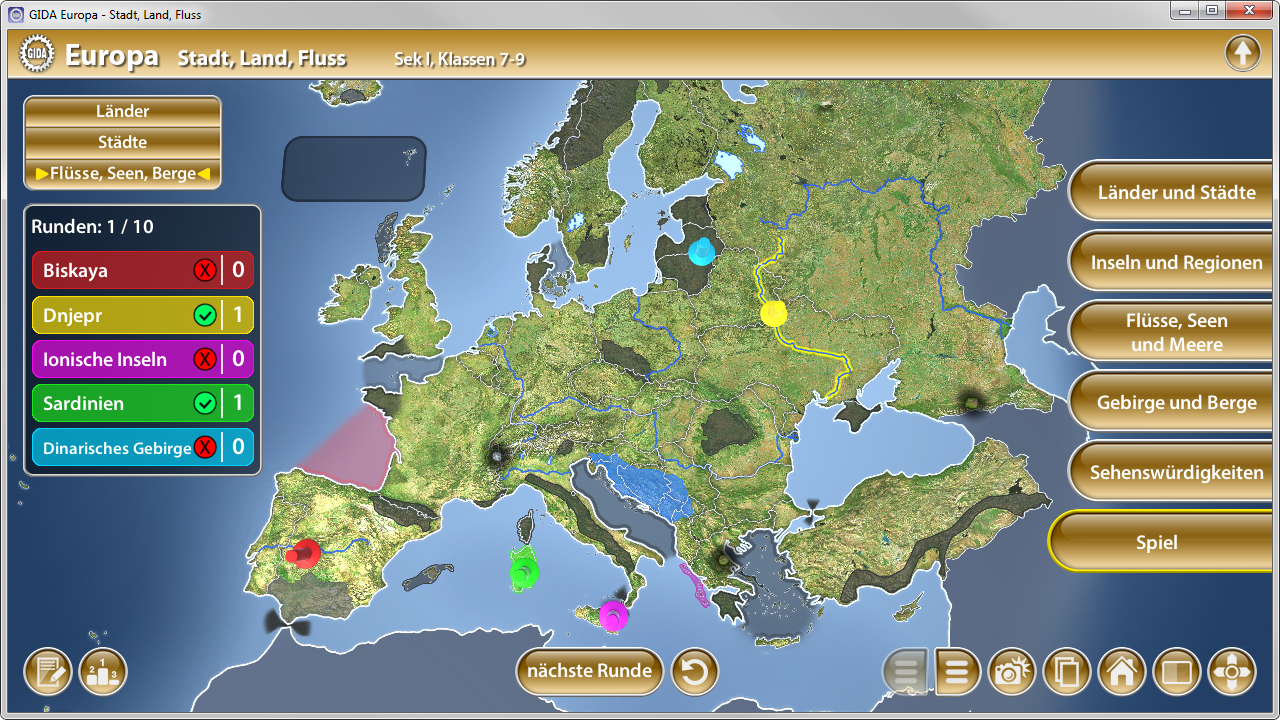The image size is (1280, 720).
Task: Click the window layout icon
Action: 1177,671
